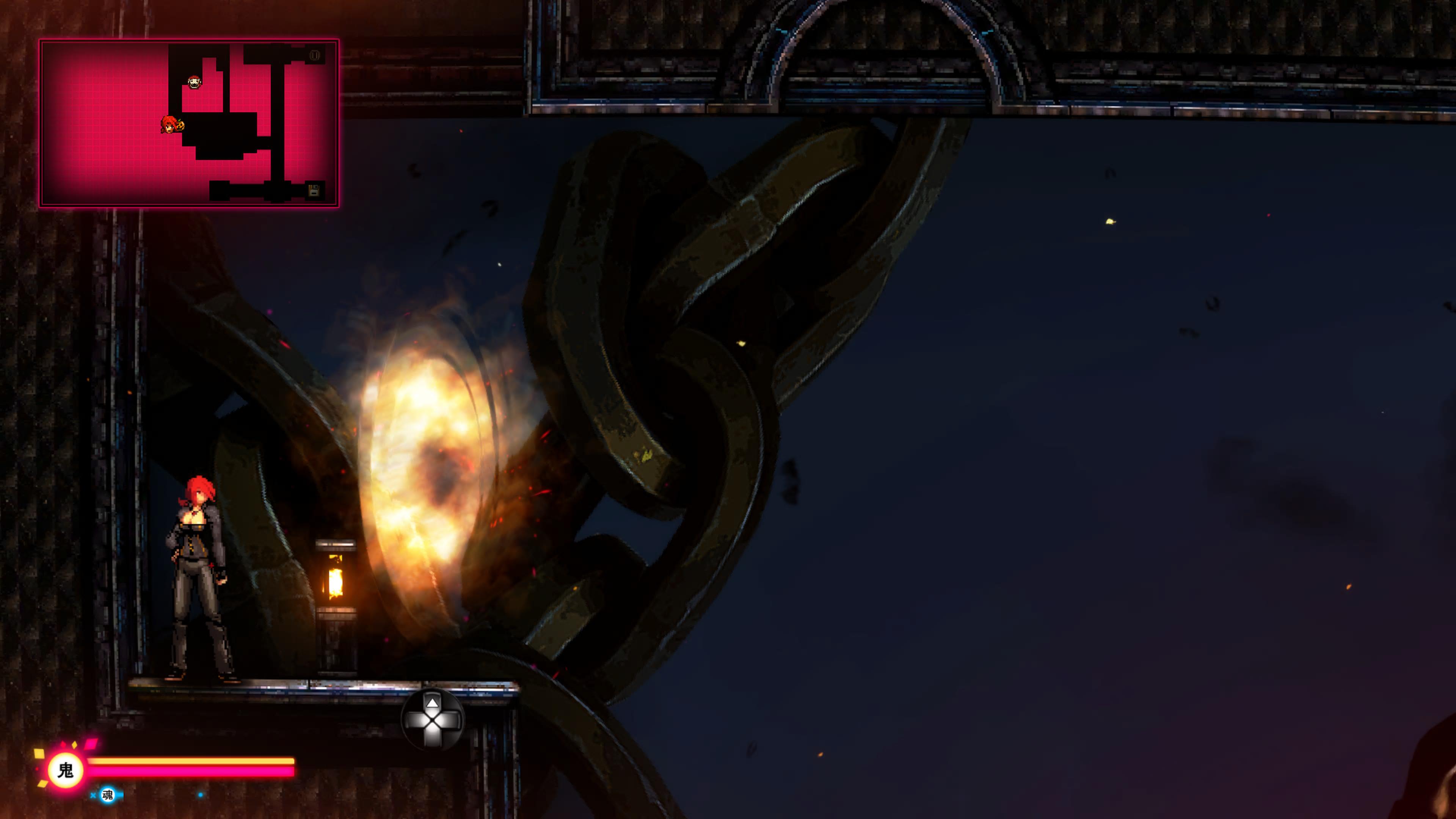
Task: Select the blue 魂 soul icon
Action: coord(107,795)
